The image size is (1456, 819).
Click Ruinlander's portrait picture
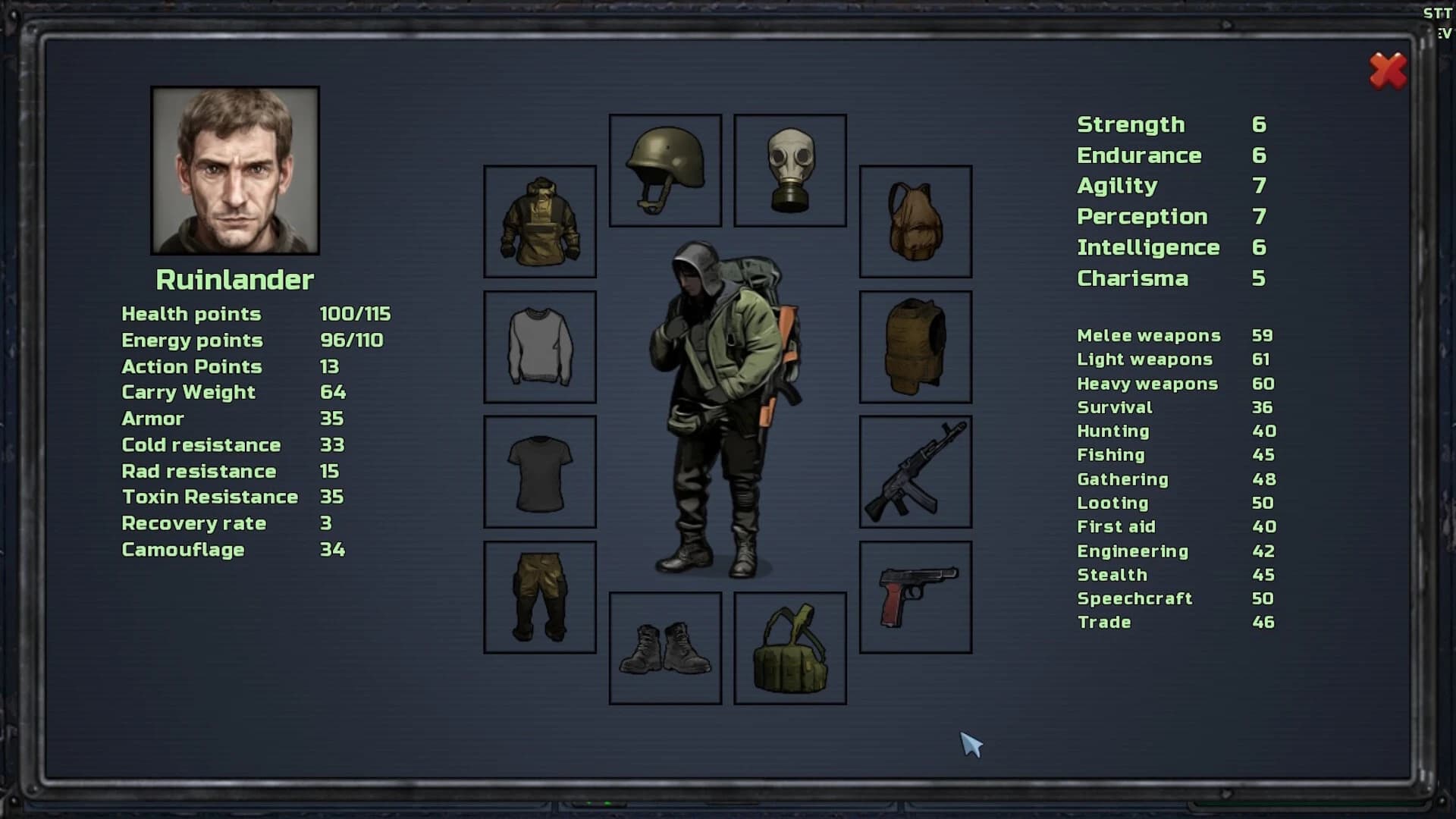point(234,171)
